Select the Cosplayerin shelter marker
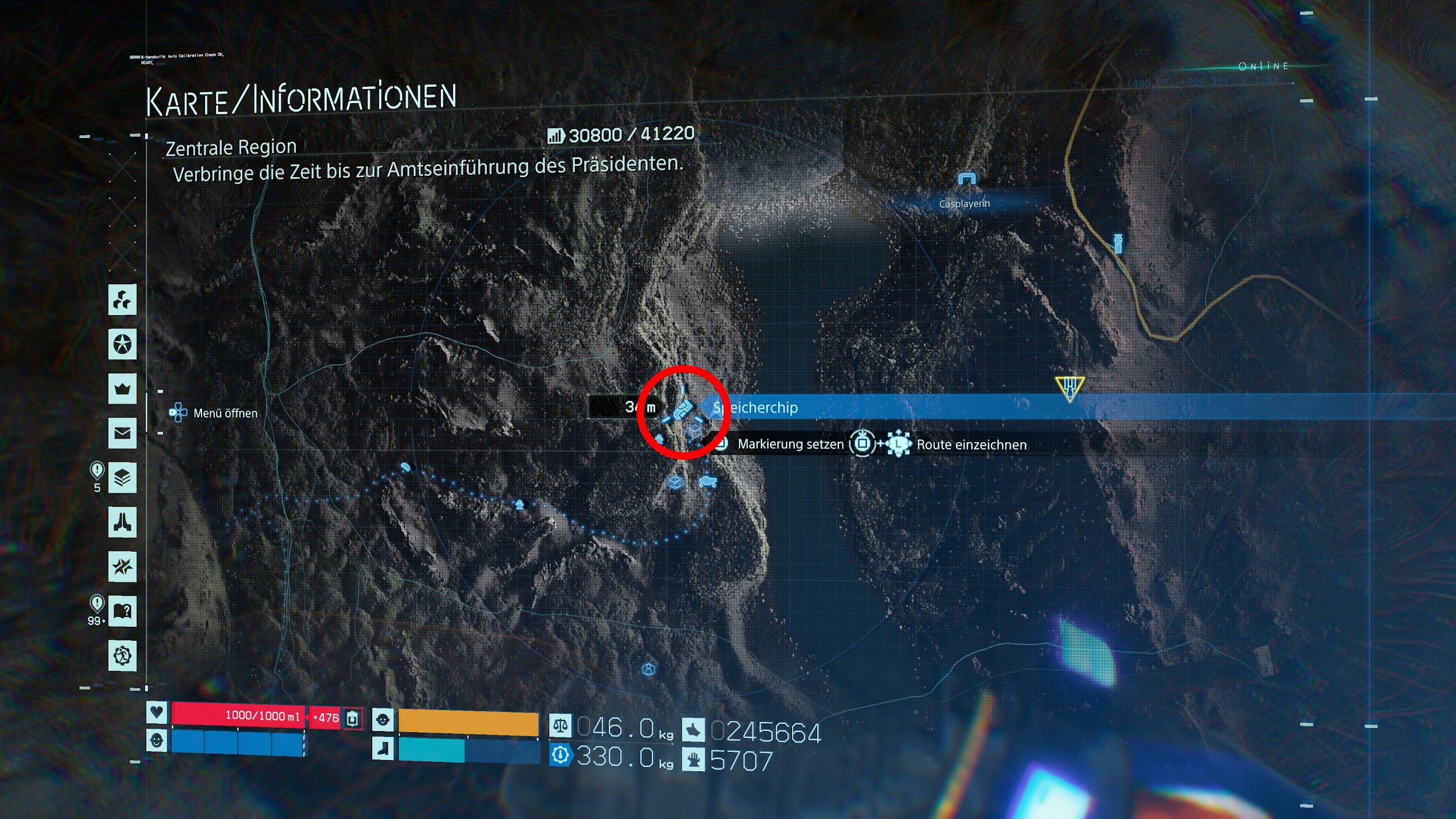Image resolution: width=1456 pixels, height=819 pixels. tap(967, 179)
